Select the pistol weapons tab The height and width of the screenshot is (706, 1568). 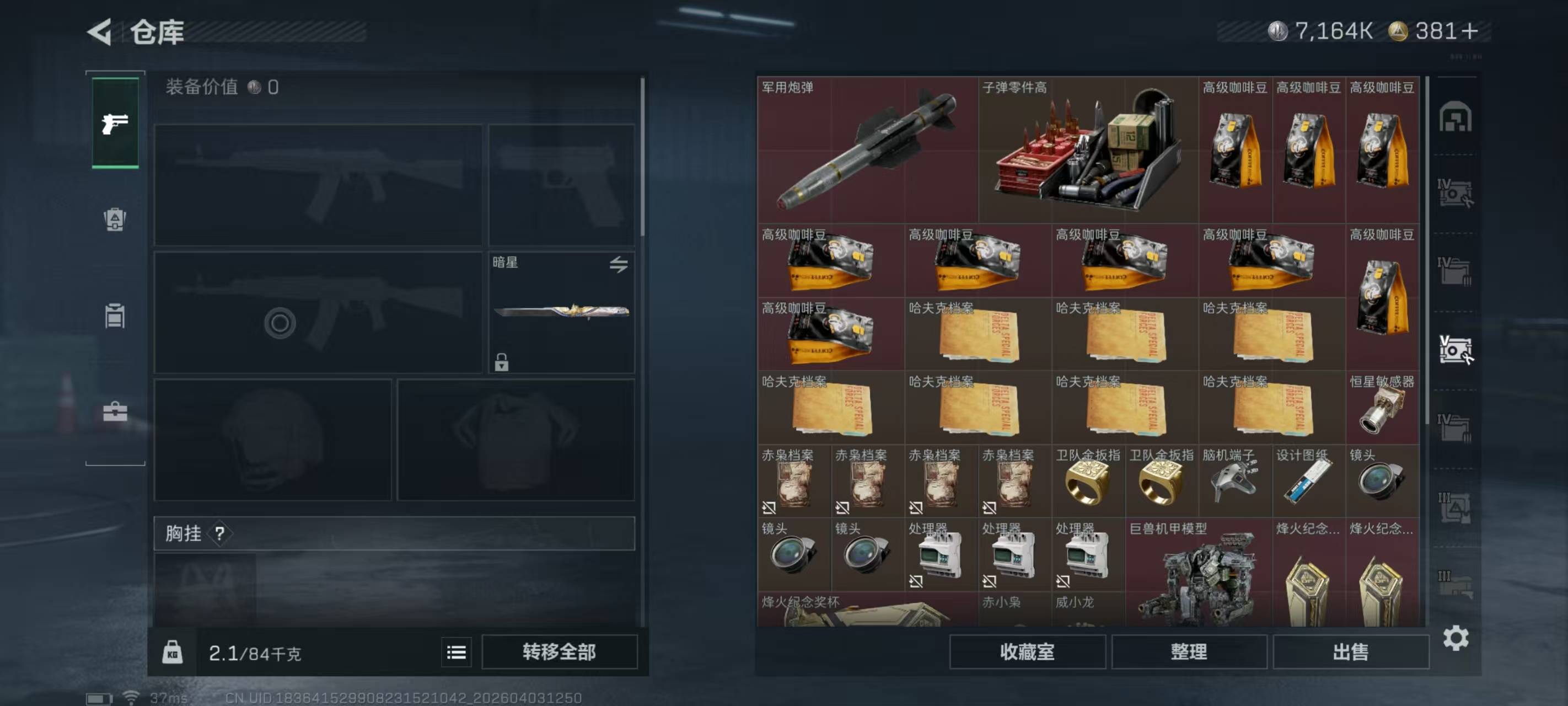115,124
